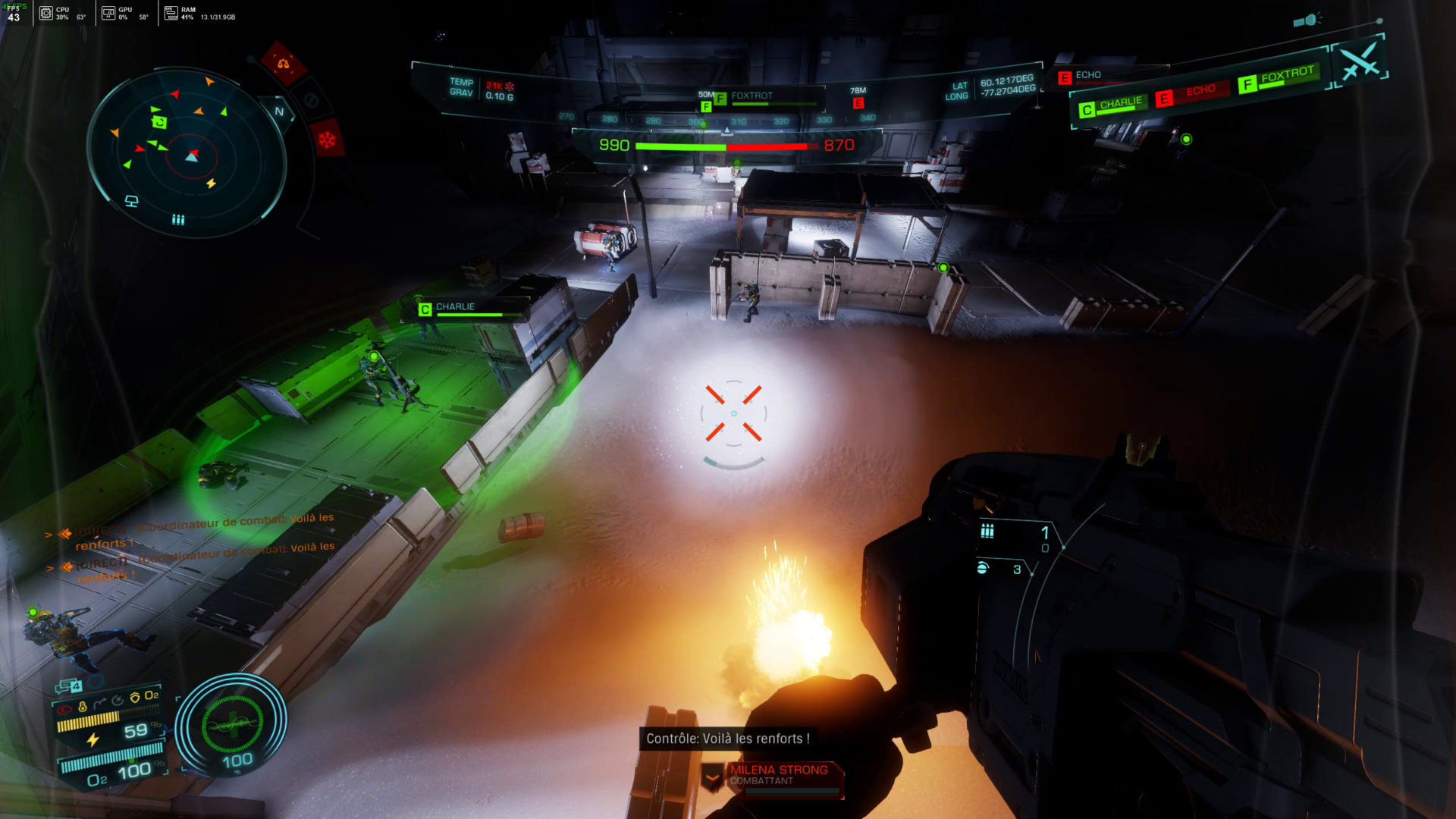Click the grenade count icon on weapon
The height and width of the screenshot is (819, 1456).
[x=983, y=568]
